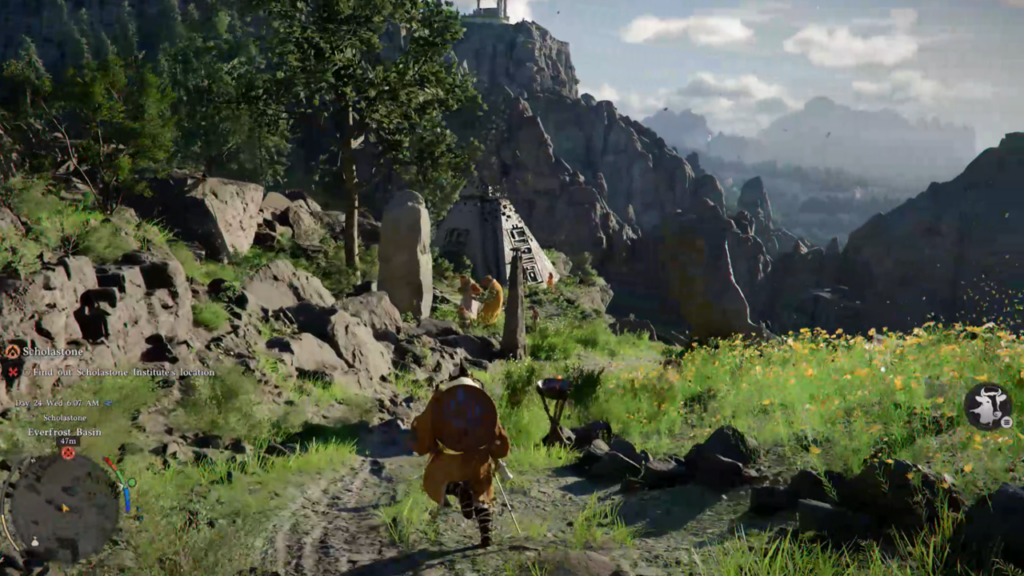This screenshot has height=576, width=1024.
Task: Click the red quest marker above the minimap
Action: (68, 453)
